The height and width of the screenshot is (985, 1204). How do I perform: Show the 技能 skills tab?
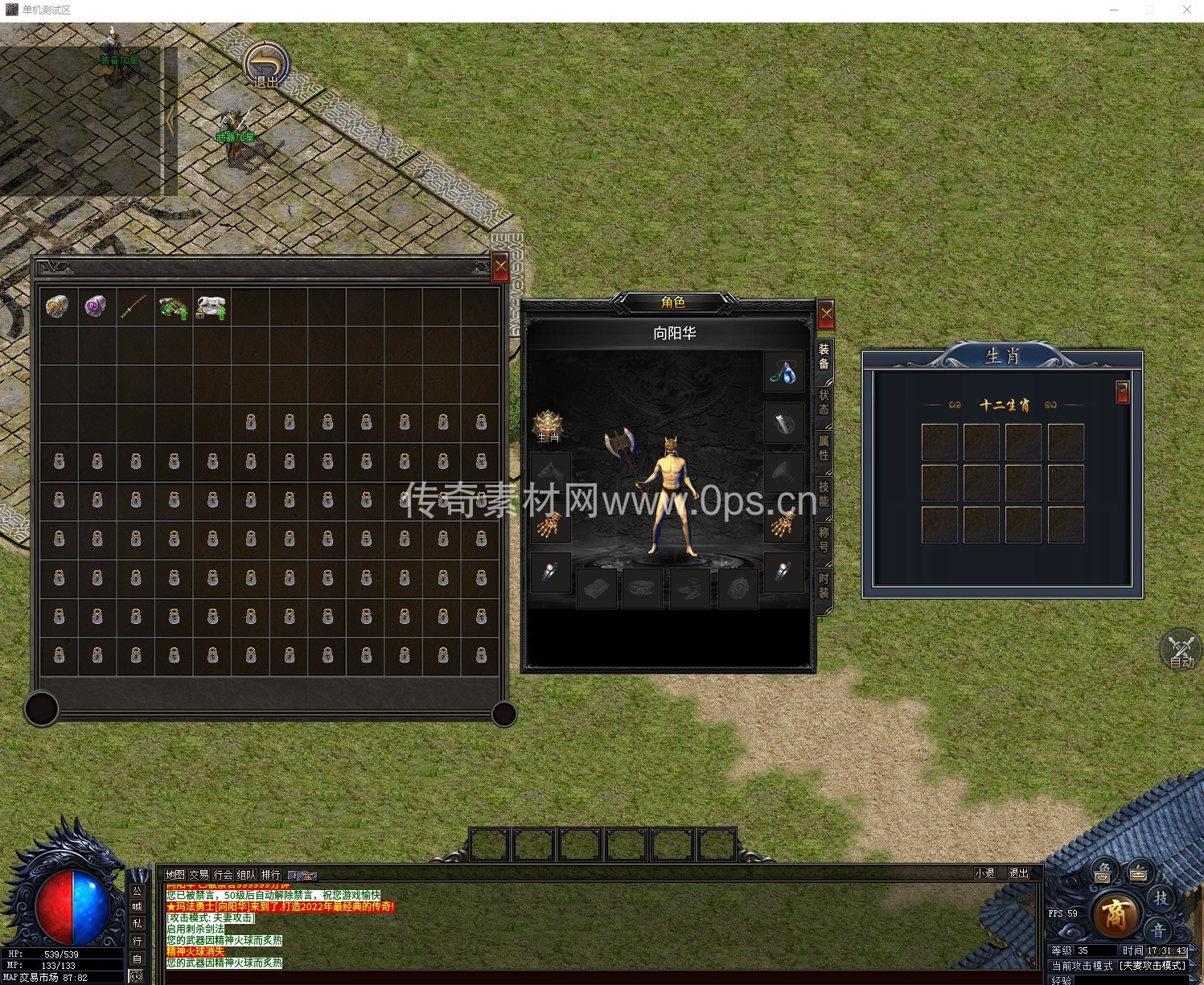tap(824, 494)
